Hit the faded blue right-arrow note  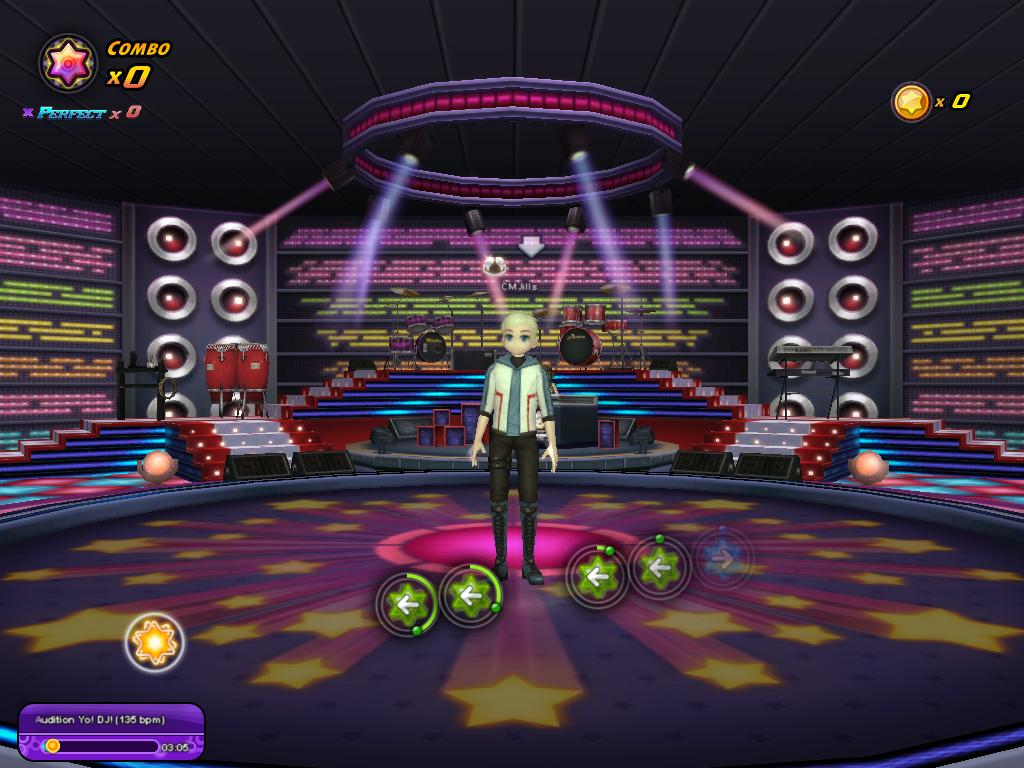tap(723, 558)
